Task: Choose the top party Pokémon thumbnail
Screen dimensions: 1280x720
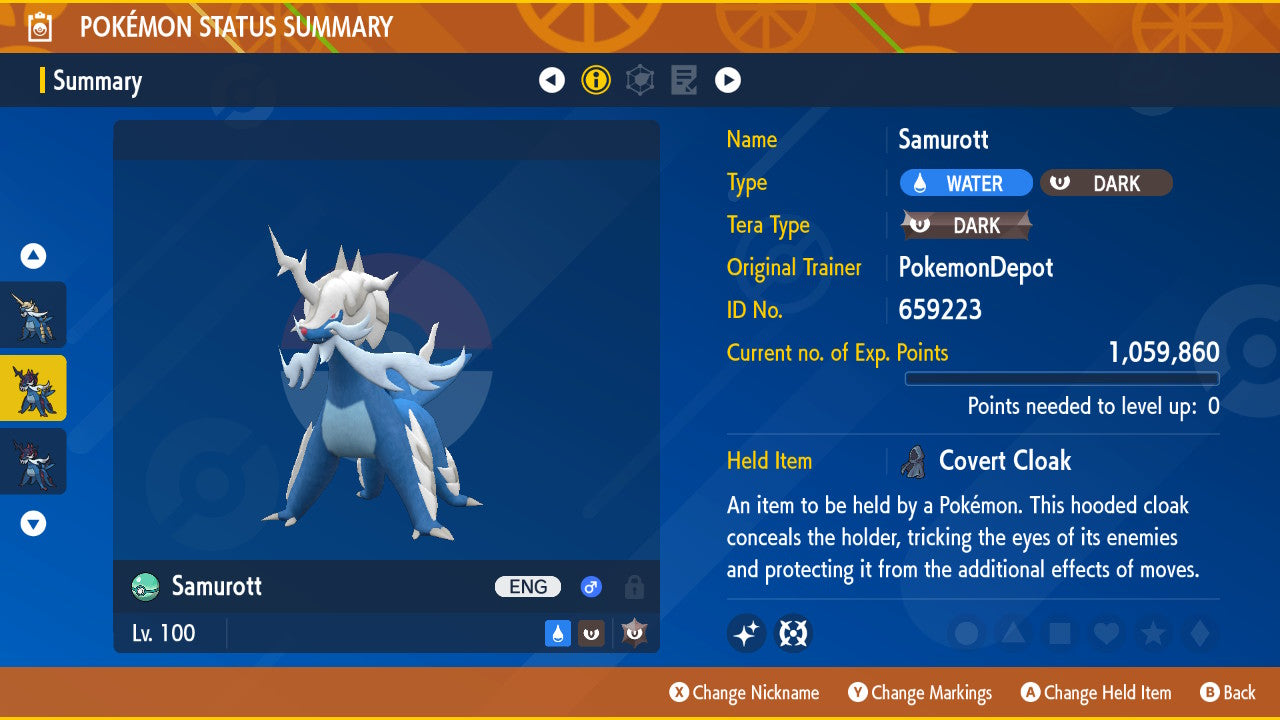Action: click(33, 315)
